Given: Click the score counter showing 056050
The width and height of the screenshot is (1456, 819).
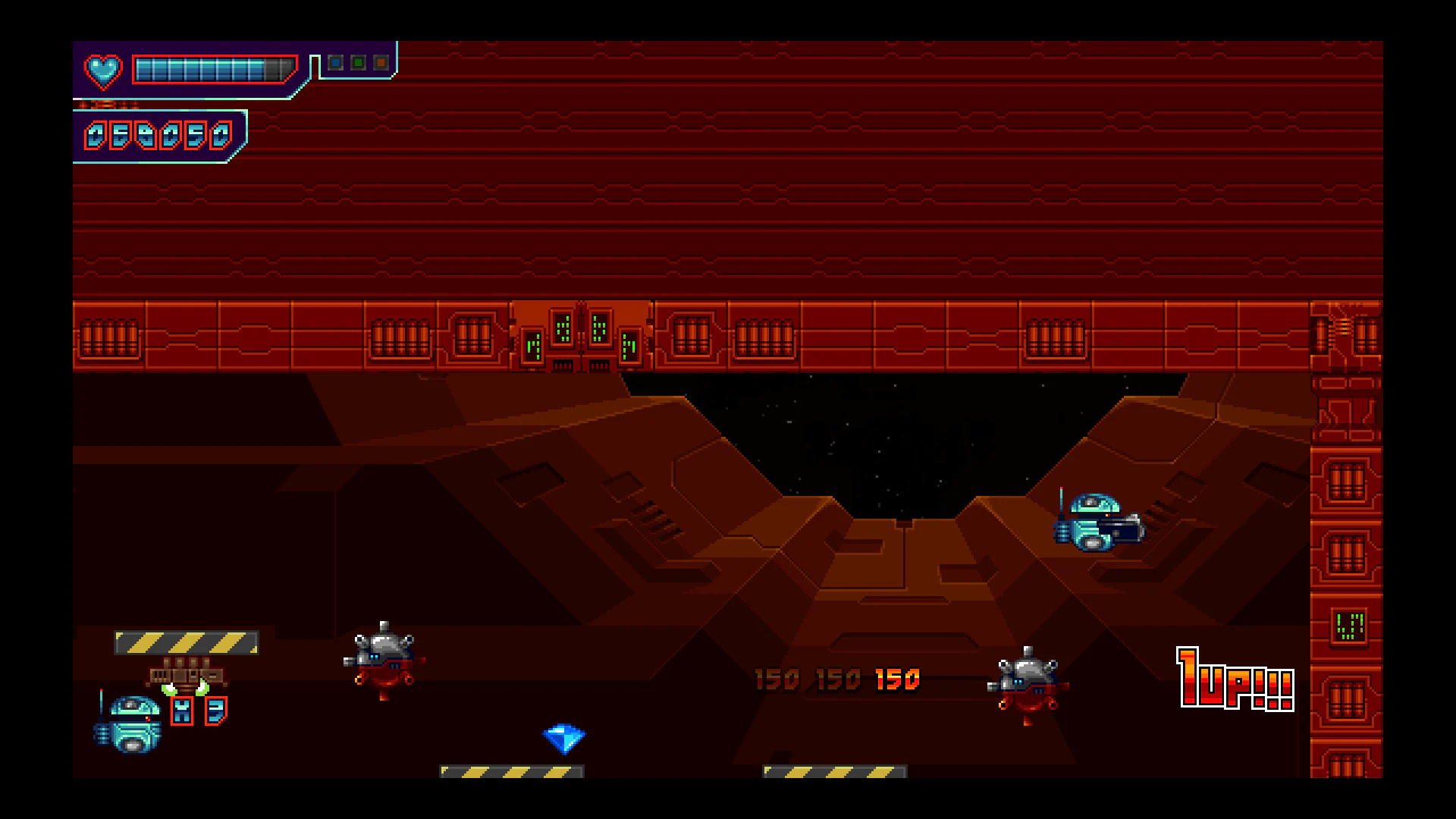Looking at the screenshot, I should pos(159,136).
